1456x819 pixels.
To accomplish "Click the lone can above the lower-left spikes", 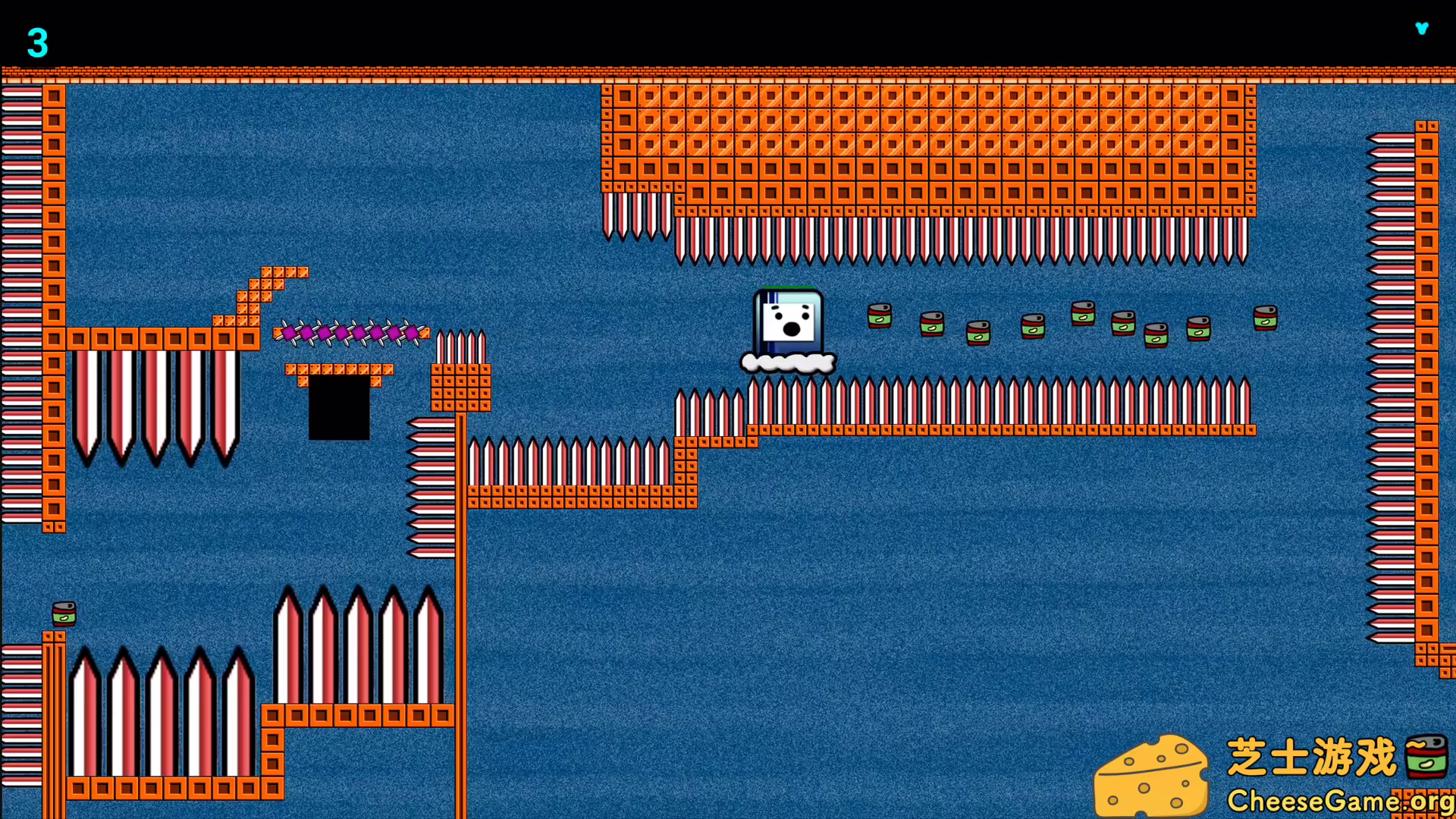I will [64, 614].
